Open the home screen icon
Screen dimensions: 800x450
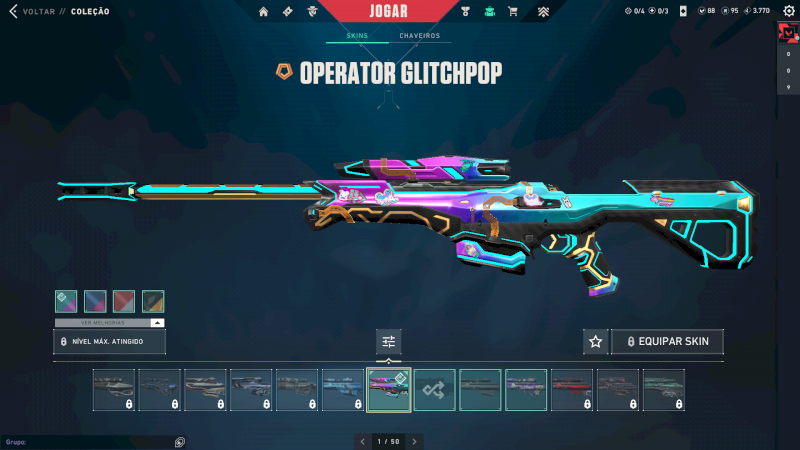click(x=264, y=12)
